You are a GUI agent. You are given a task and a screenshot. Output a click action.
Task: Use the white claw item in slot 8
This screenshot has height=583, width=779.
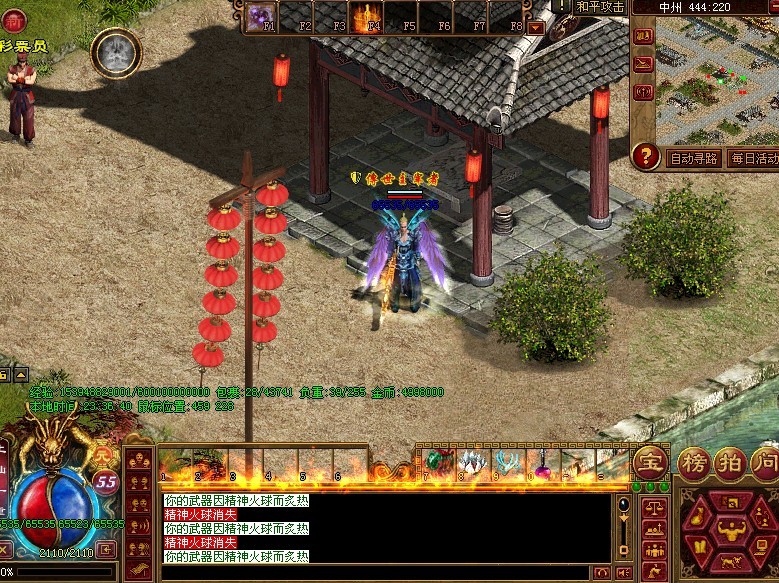pos(474,463)
